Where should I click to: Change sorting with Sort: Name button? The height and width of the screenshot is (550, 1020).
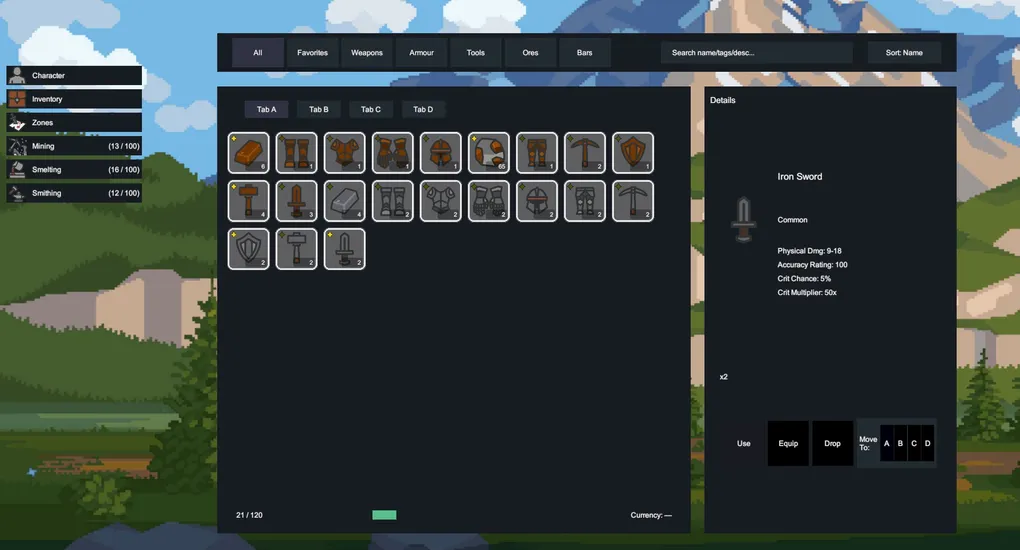point(904,53)
